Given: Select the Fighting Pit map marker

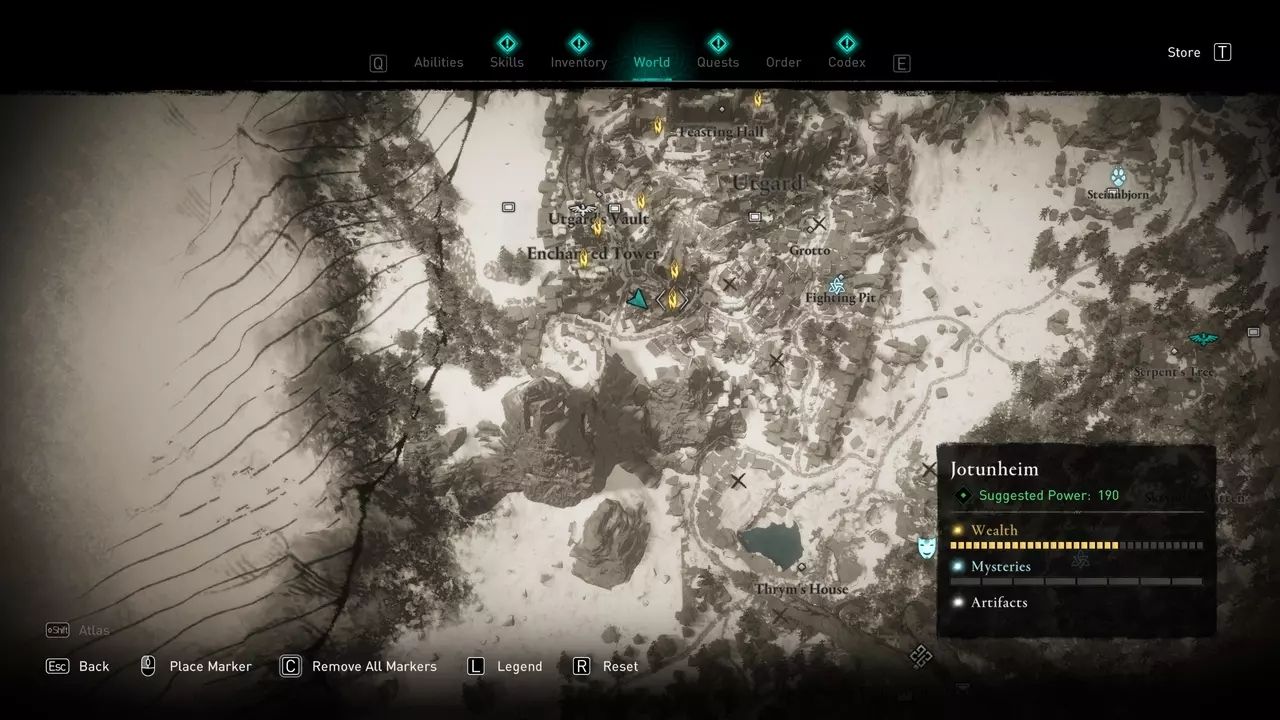Looking at the screenshot, I should pos(837,286).
